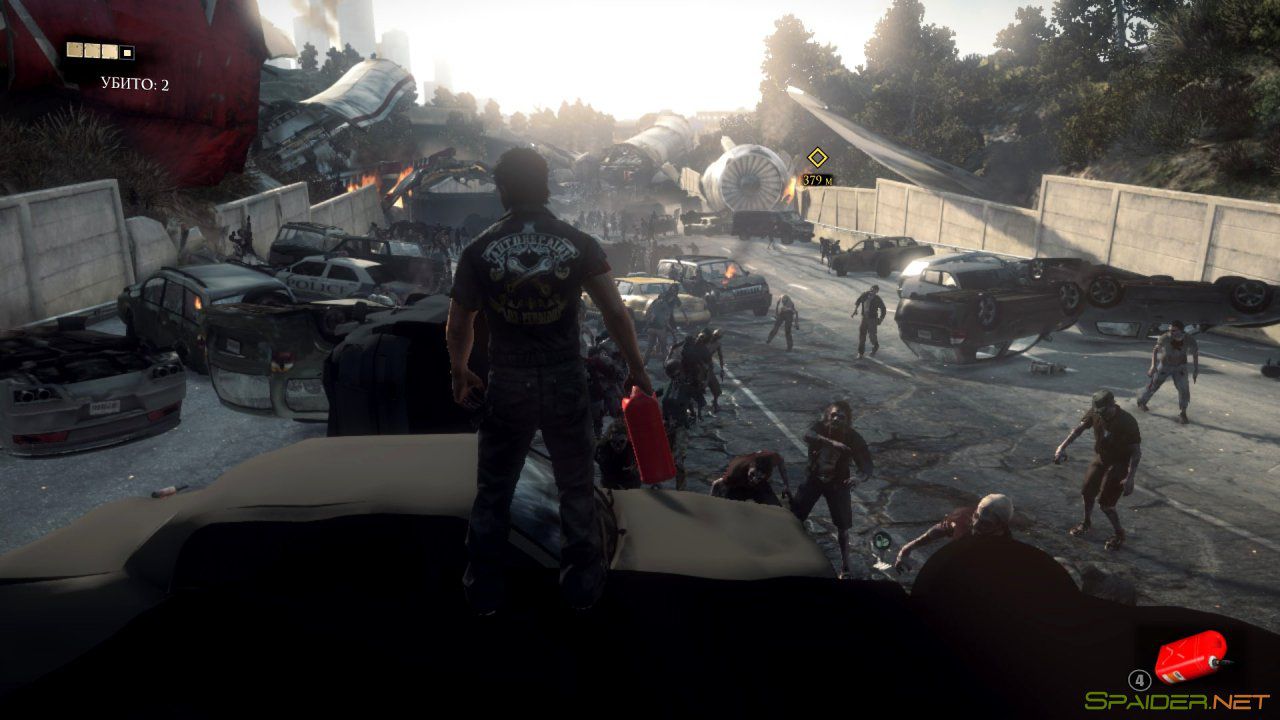Select the kill counter HUD panel

(x=135, y=83)
